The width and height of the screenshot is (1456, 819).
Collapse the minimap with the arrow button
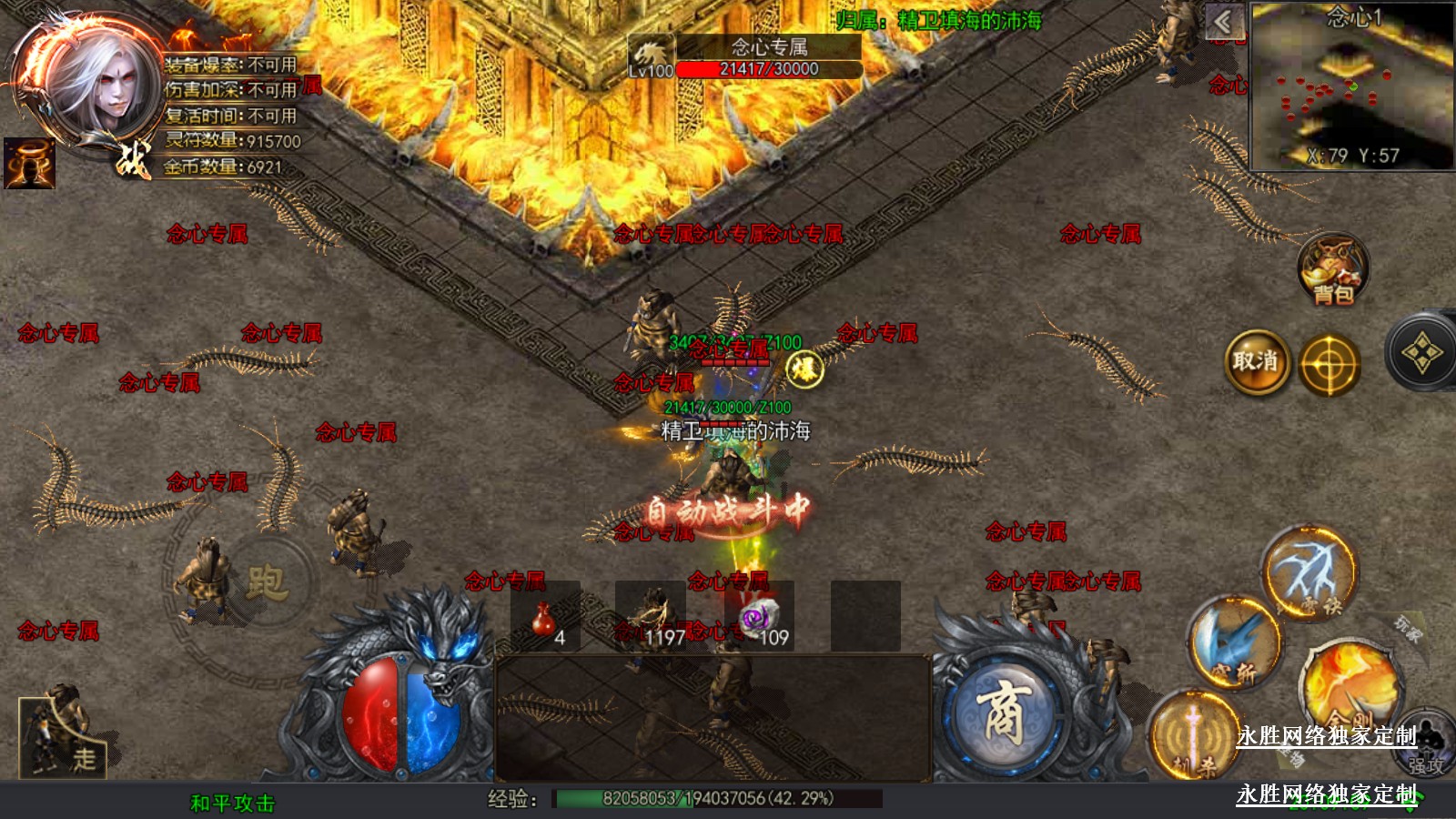(1224, 22)
